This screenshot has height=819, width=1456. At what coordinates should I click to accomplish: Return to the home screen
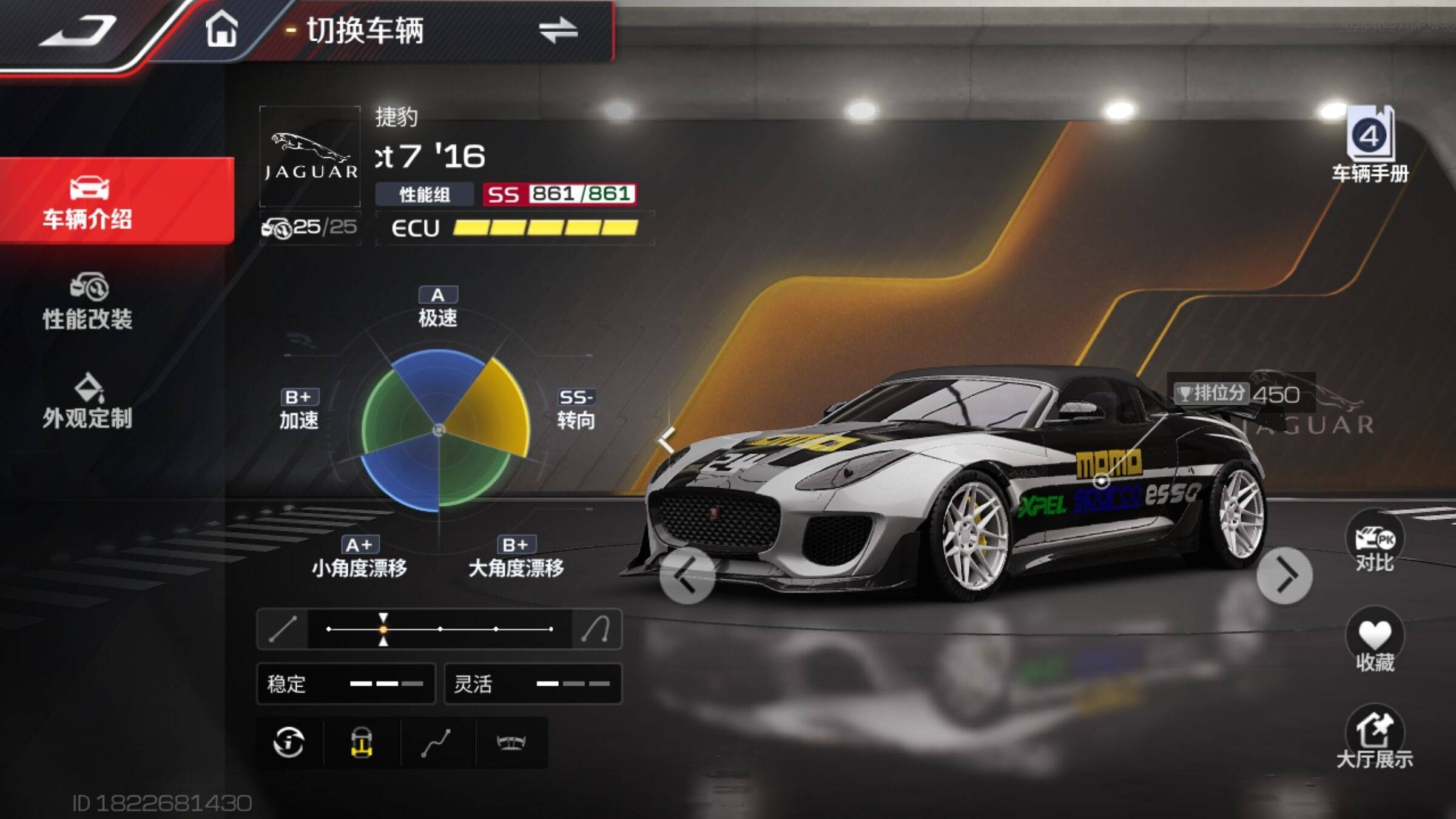point(221,29)
